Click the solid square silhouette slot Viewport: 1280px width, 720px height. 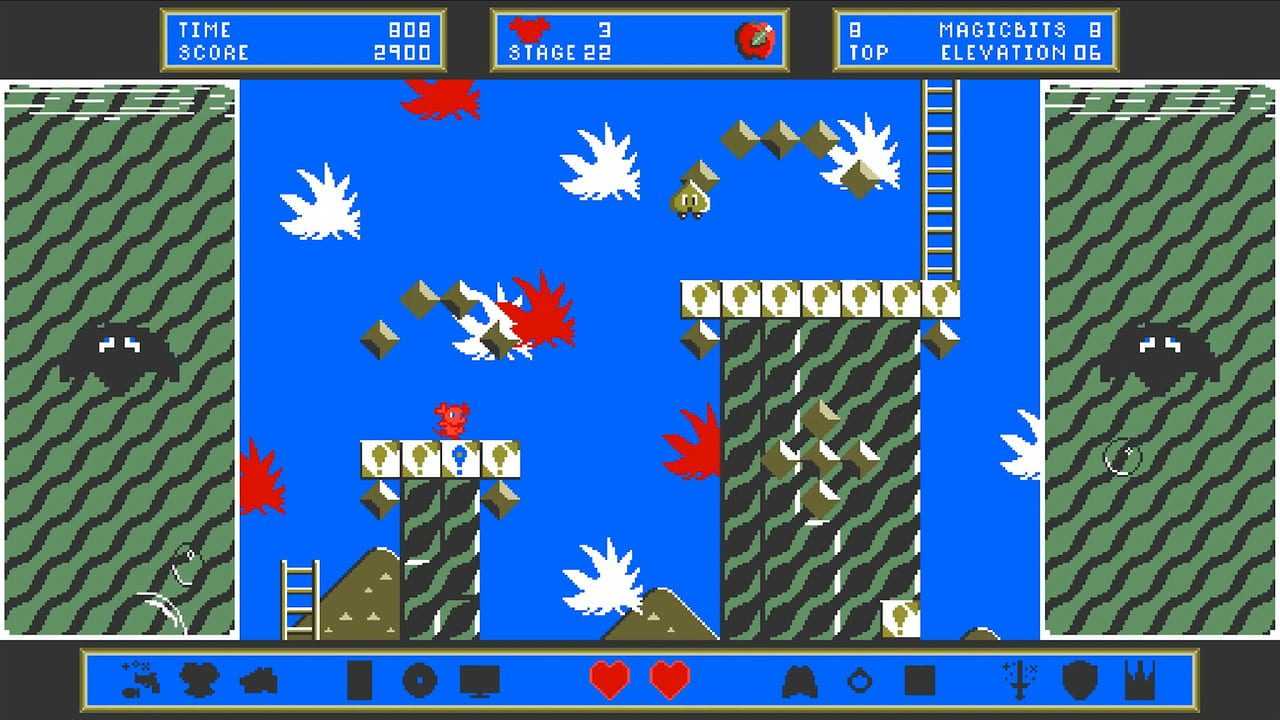919,681
